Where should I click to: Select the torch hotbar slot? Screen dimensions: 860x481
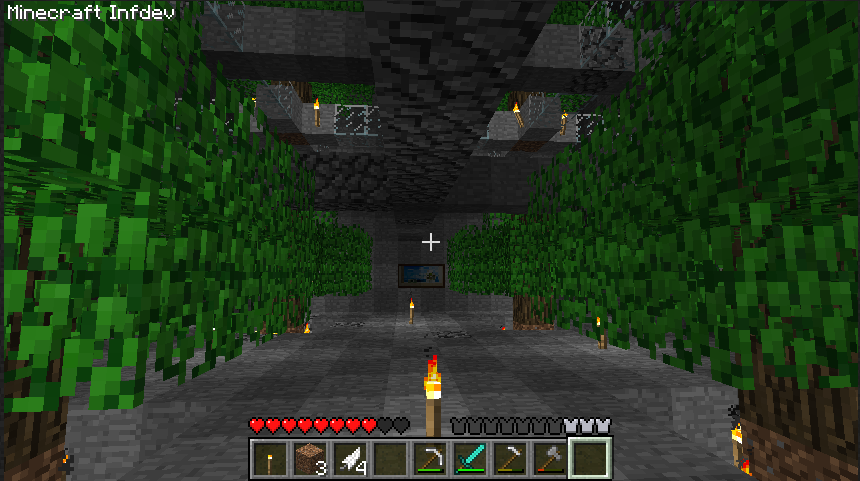[x=268, y=459]
